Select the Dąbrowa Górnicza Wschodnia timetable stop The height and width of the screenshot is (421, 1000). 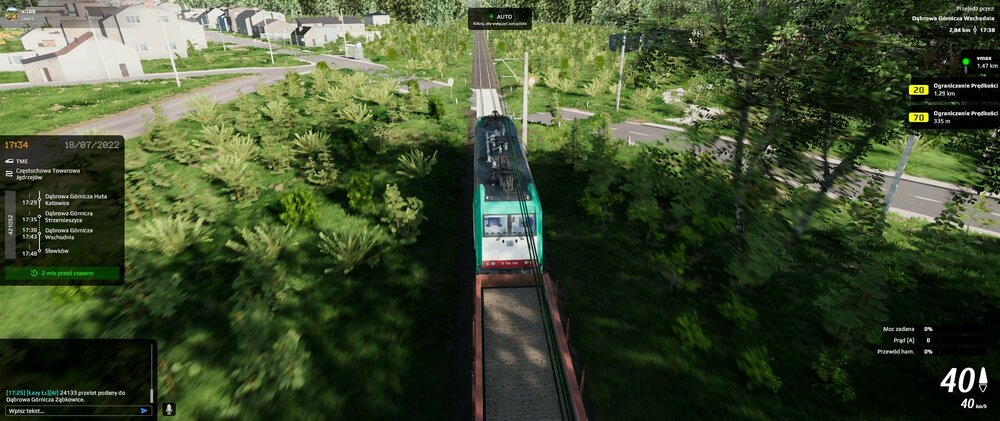[x=69, y=233]
